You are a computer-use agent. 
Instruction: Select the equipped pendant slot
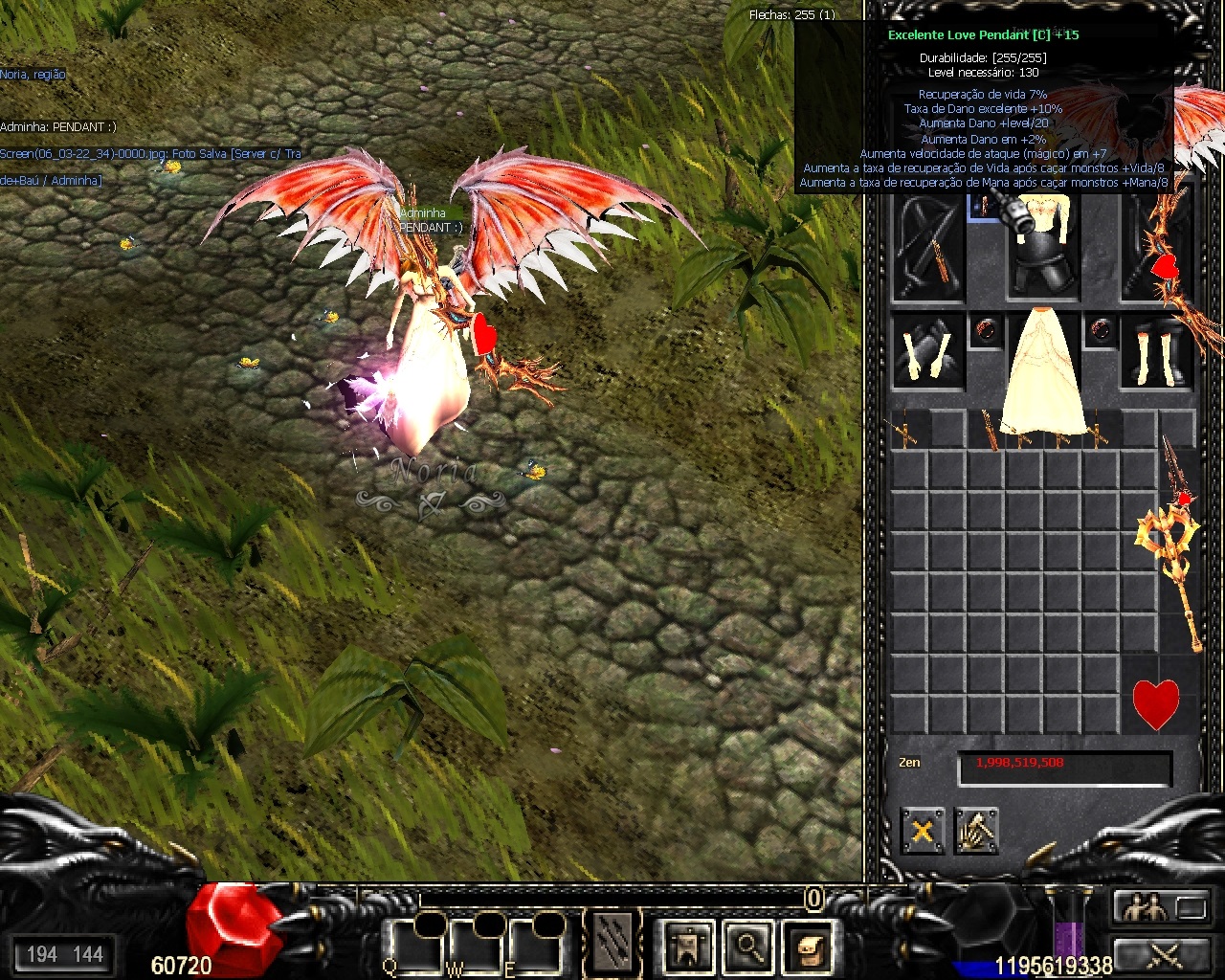[982, 206]
